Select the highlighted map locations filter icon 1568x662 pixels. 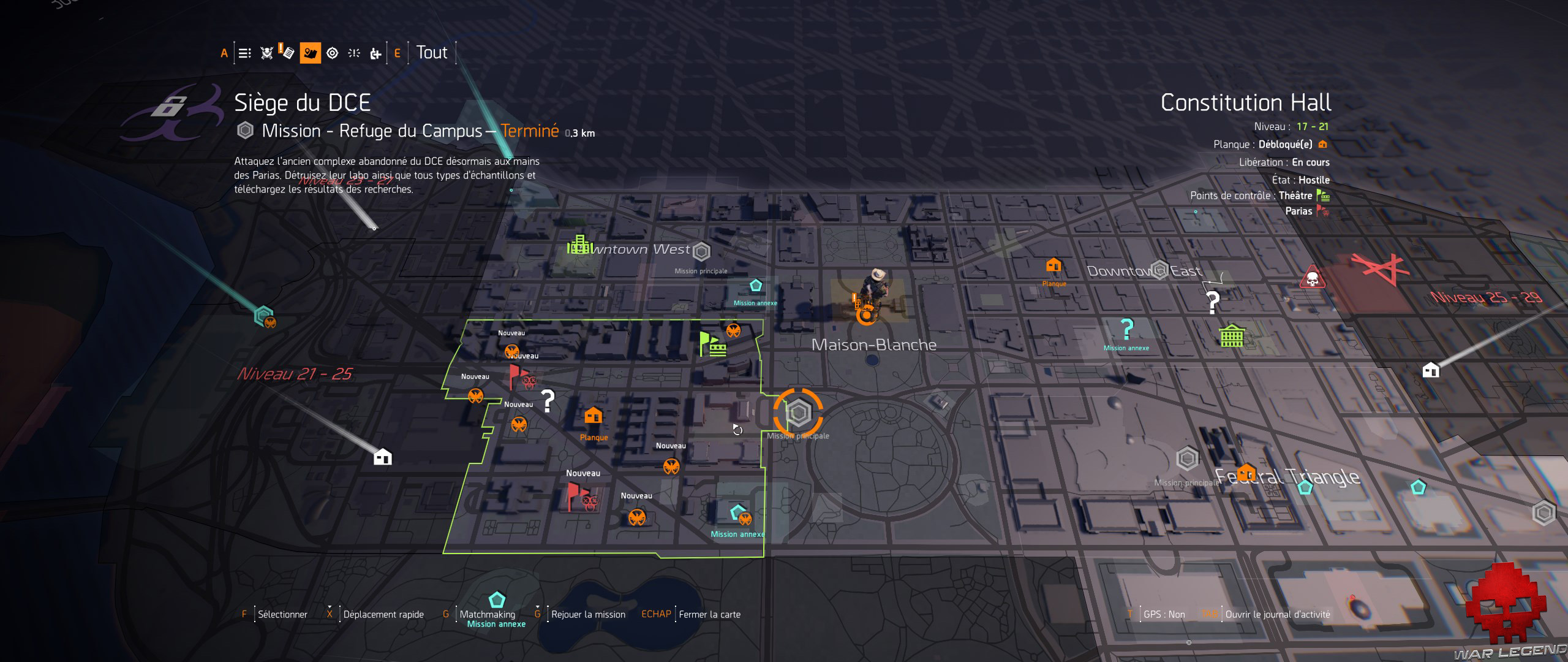click(310, 54)
